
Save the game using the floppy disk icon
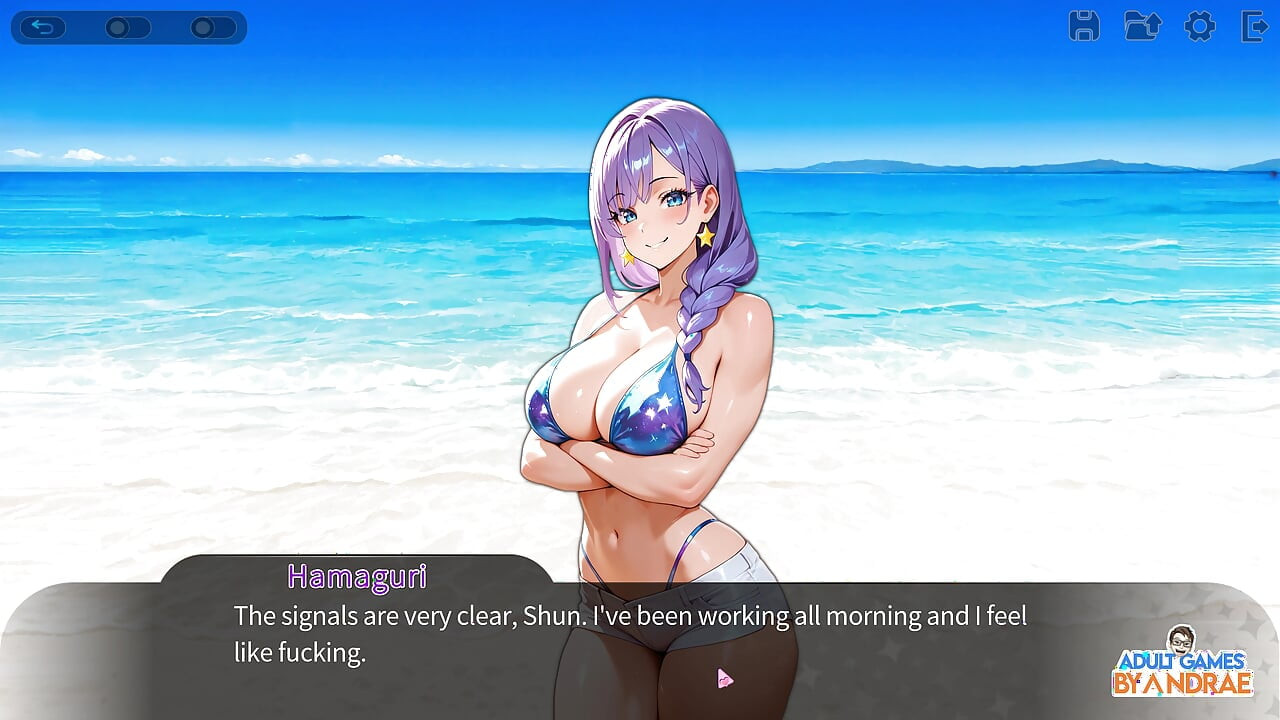[1083, 27]
